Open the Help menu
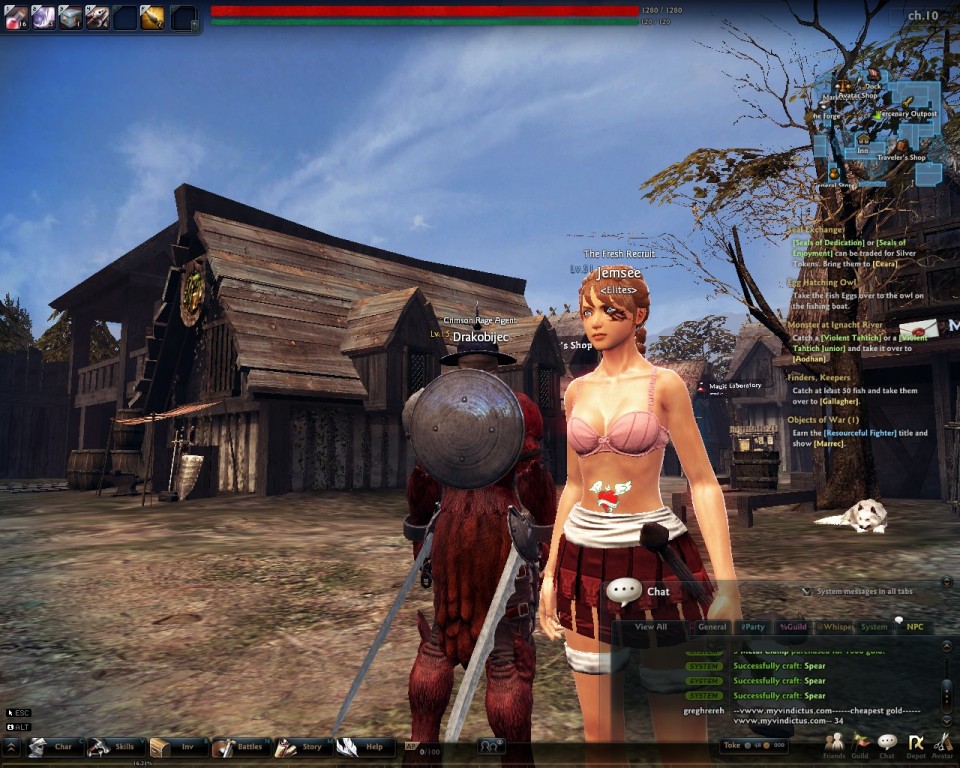The height and width of the screenshot is (768, 960). click(363, 746)
